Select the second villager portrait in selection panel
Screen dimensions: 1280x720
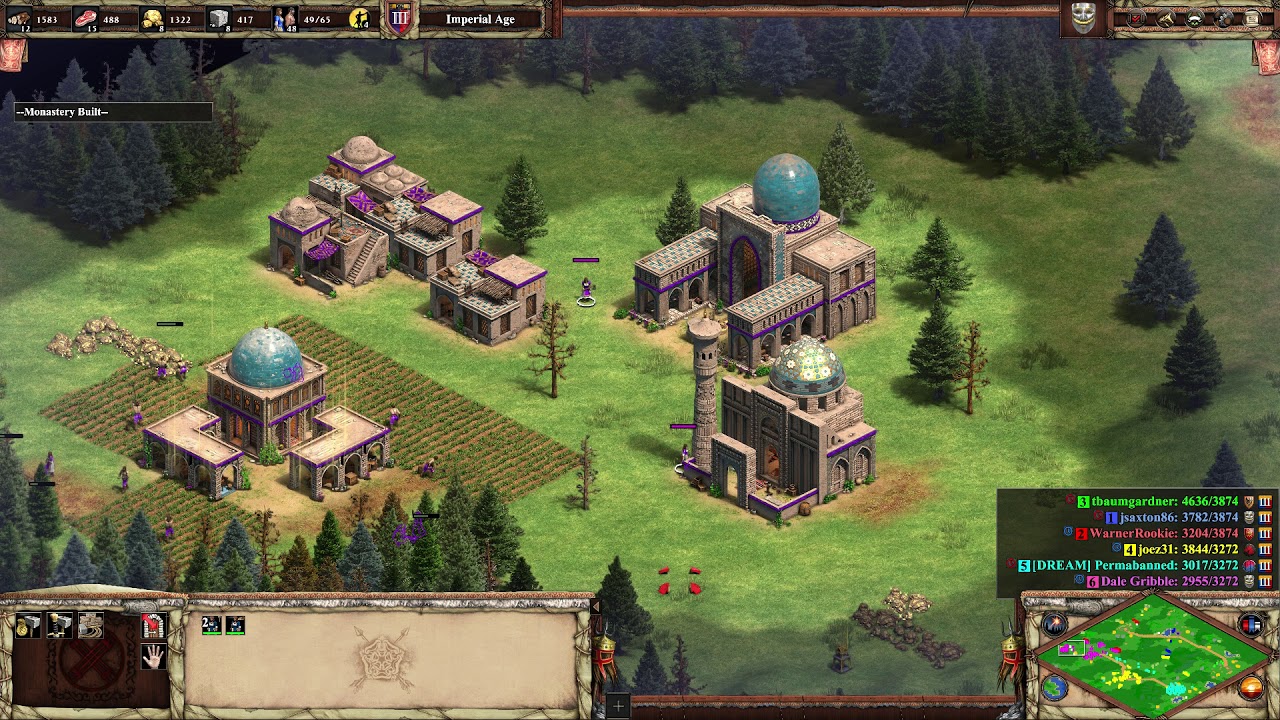point(235,625)
